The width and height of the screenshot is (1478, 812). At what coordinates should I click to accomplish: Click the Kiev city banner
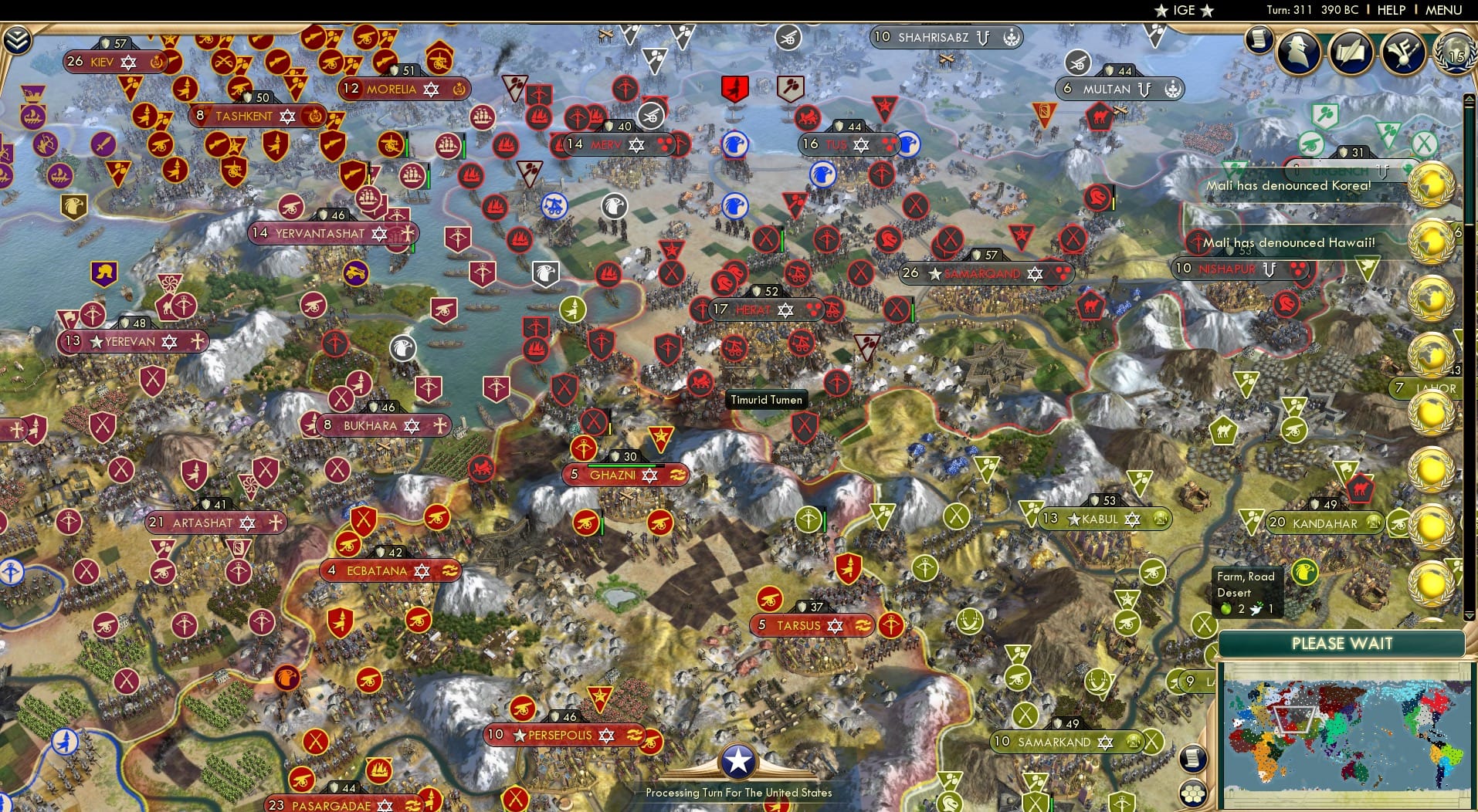coord(111,62)
